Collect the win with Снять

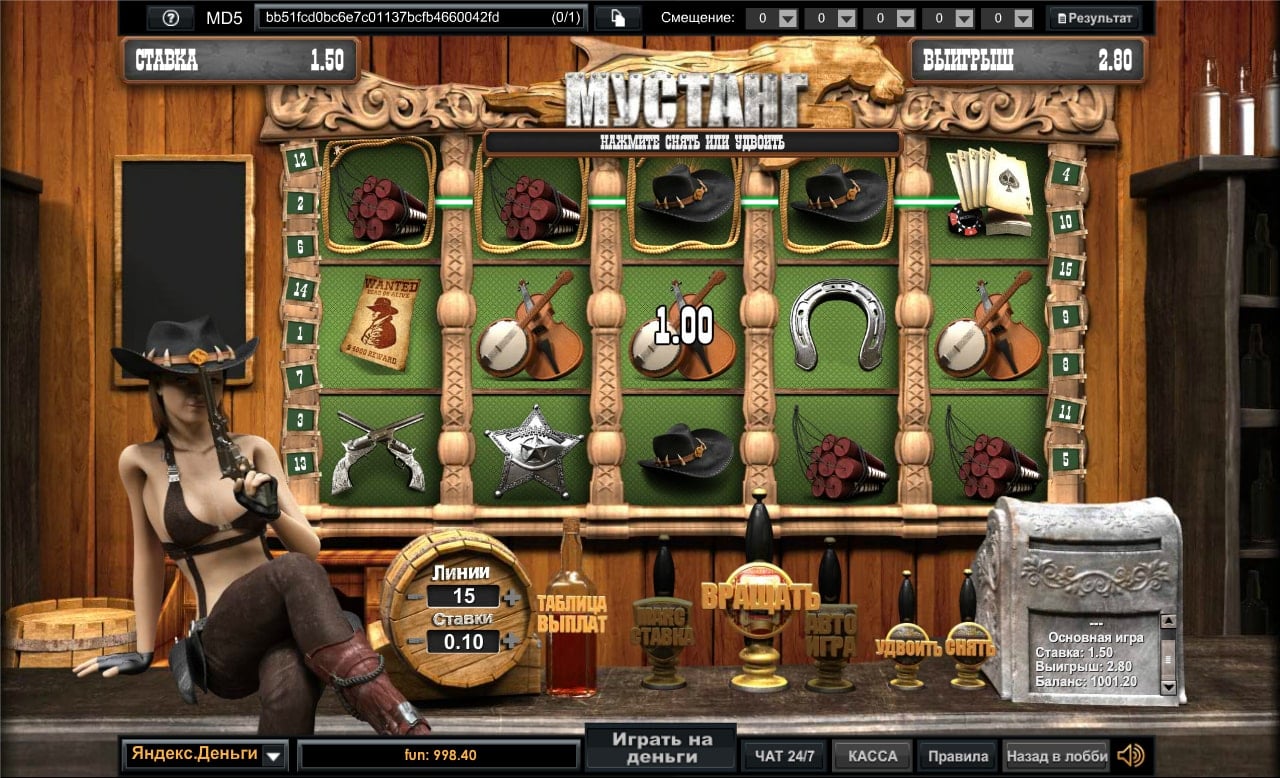point(970,646)
